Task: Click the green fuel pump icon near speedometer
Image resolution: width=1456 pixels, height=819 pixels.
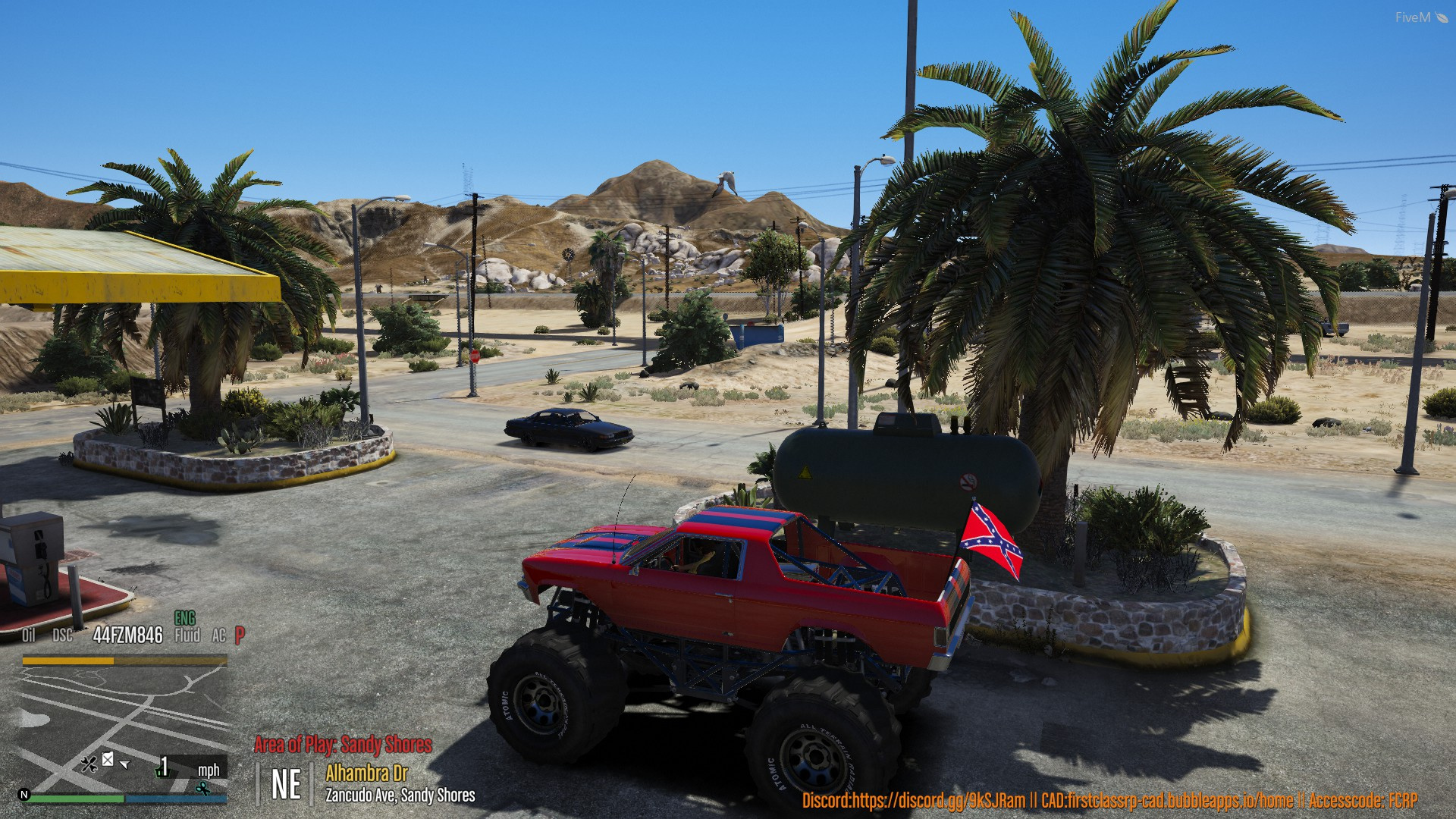Action: coord(162,773)
